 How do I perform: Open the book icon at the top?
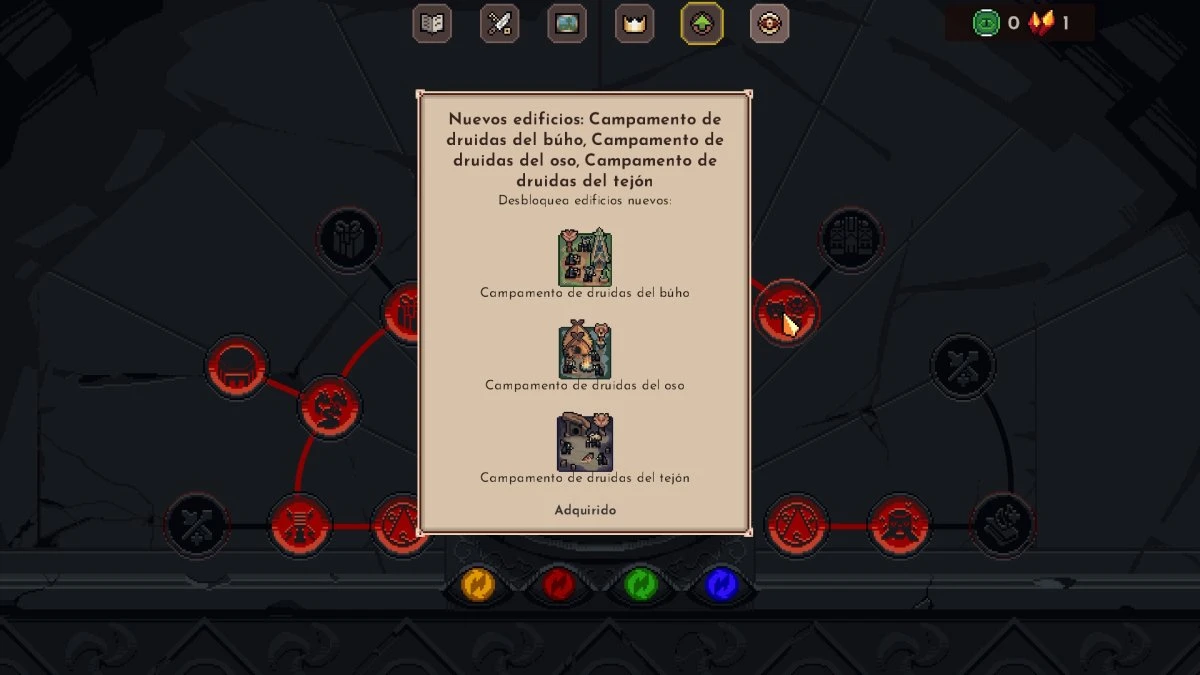pyautogui.click(x=432, y=23)
